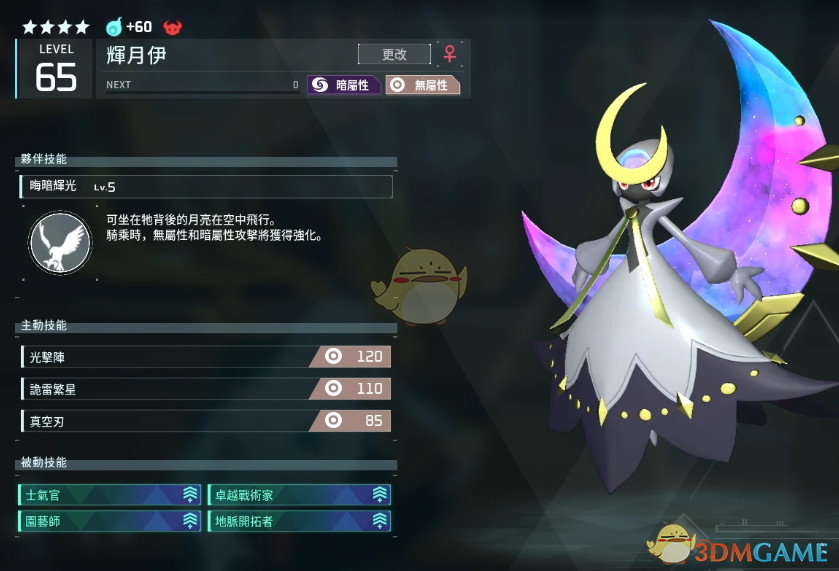Click the 園藝師 passive skill
Viewport: 839px width, 571px height.
click(x=109, y=521)
